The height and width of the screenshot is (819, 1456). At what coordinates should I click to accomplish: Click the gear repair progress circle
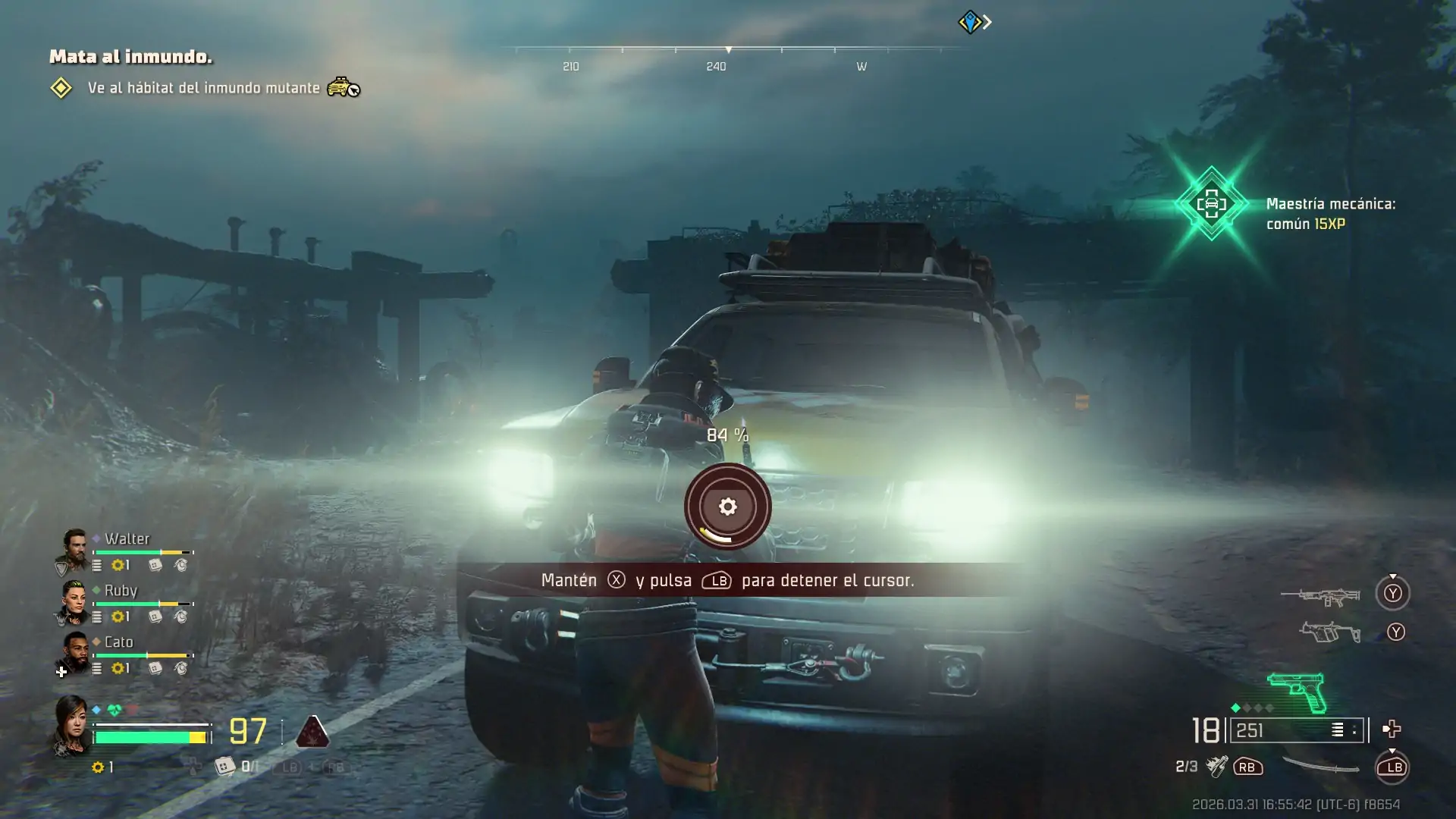click(x=727, y=507)
